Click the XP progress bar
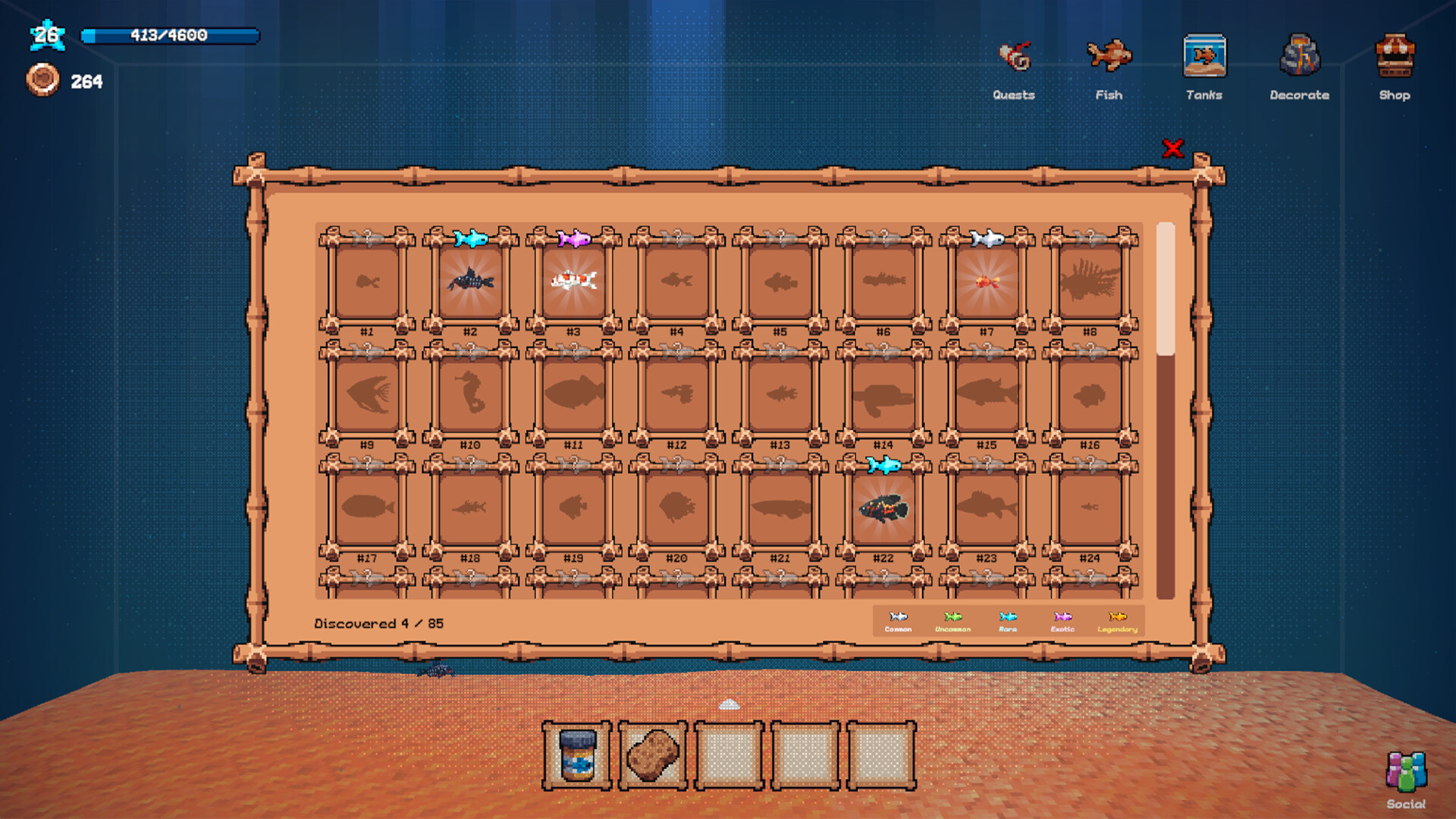Viewport: 1456px width, 819px height. [171, 34]
